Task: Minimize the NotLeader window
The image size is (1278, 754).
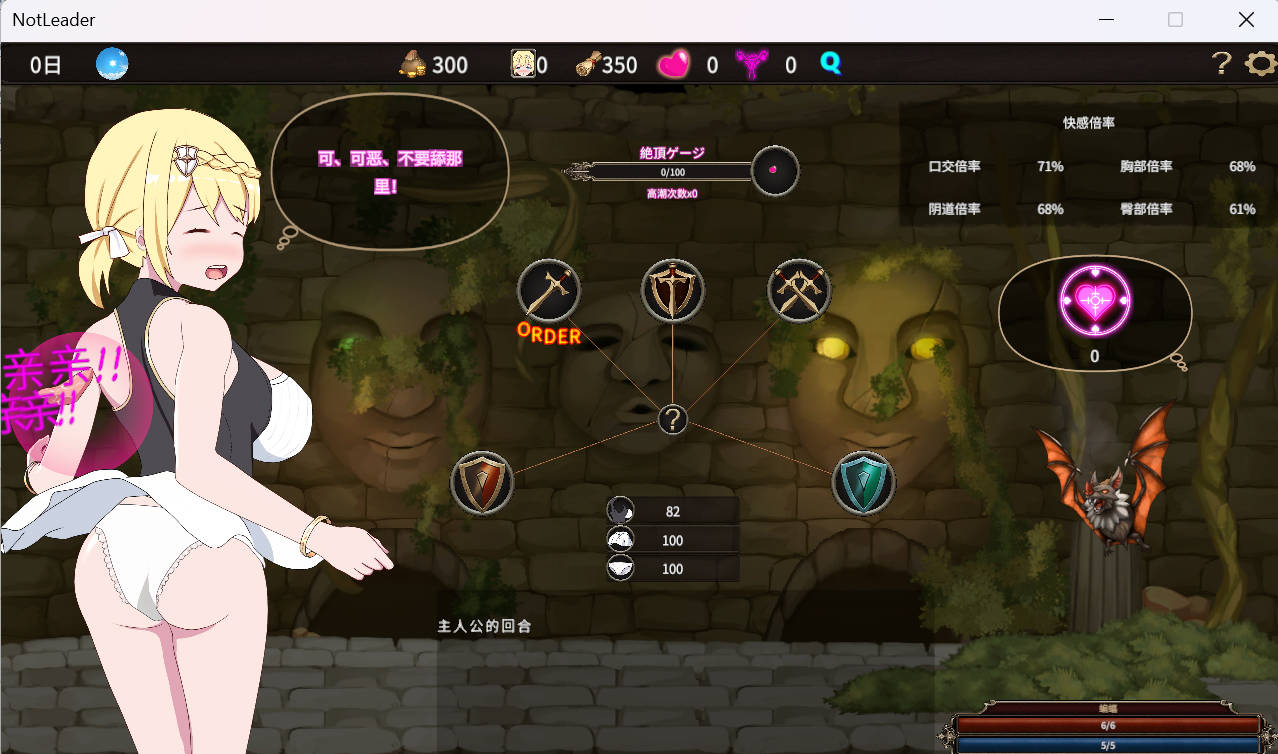Action: (x=1106, y=20)
